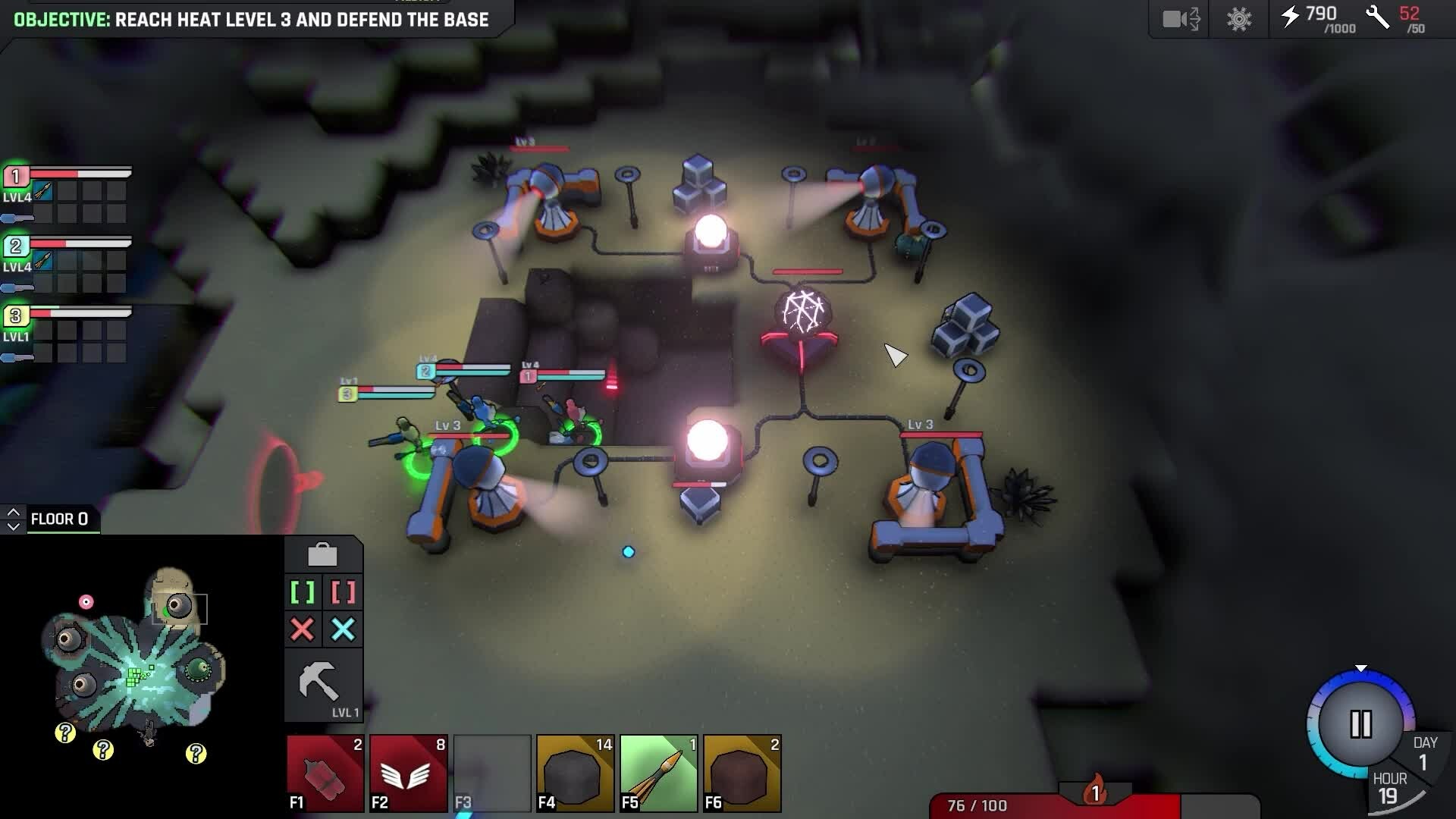
Task: Select the F5 spear item slot
Action: pos(659,773)
